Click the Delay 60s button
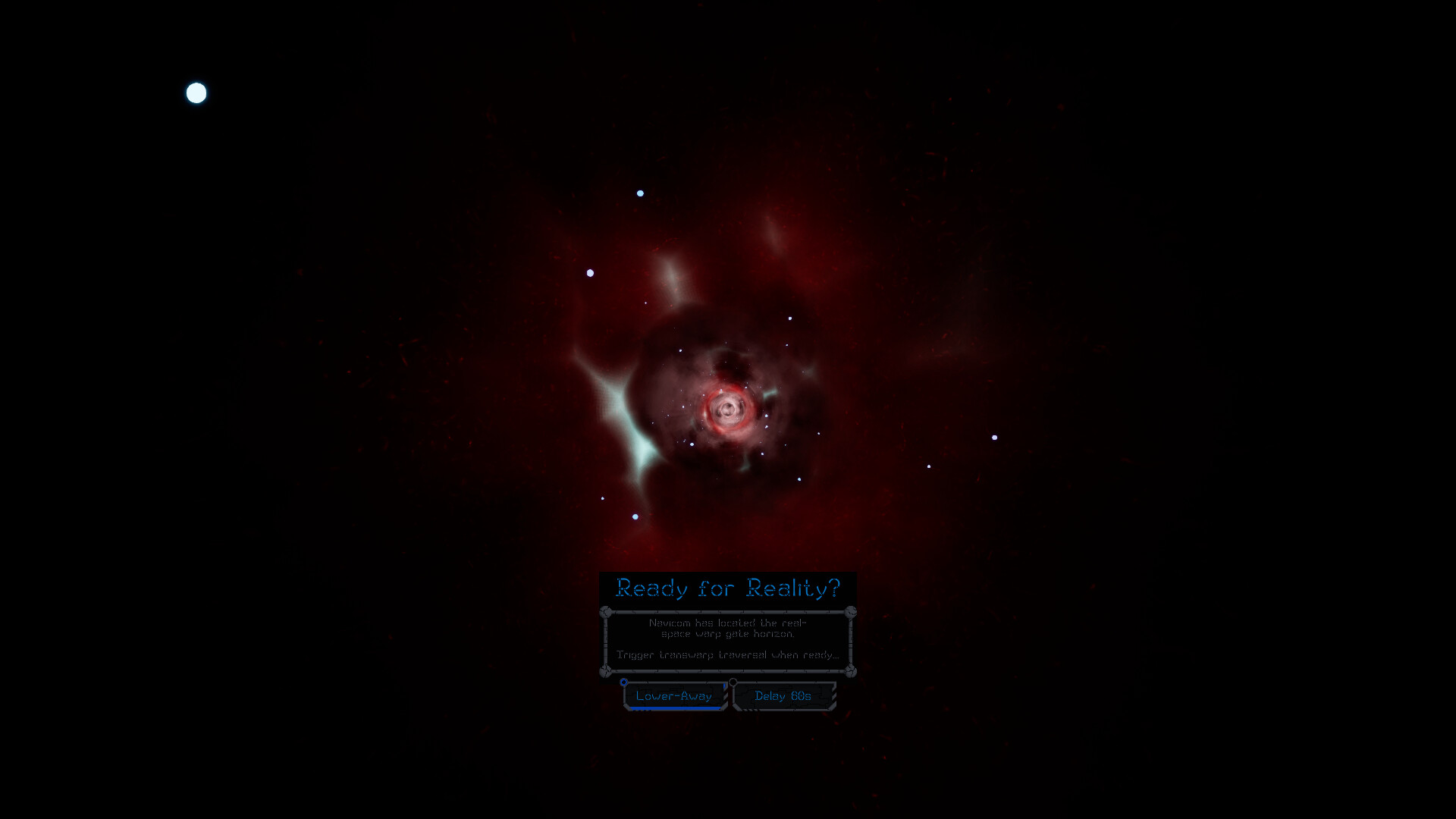 tap(783, 695)
